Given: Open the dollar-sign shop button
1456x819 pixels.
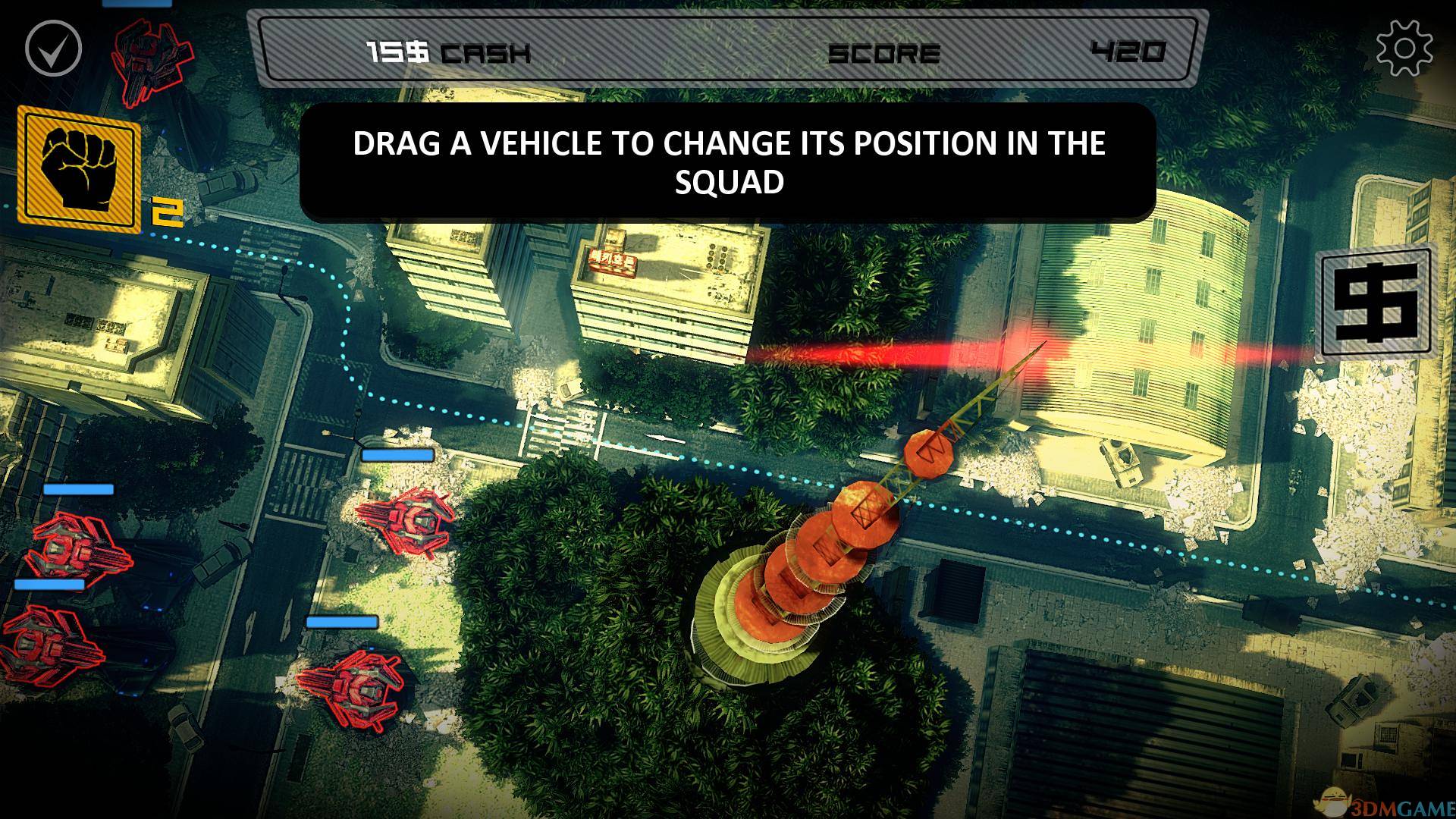Looking at the screenshot, I should coord(1376,302).
